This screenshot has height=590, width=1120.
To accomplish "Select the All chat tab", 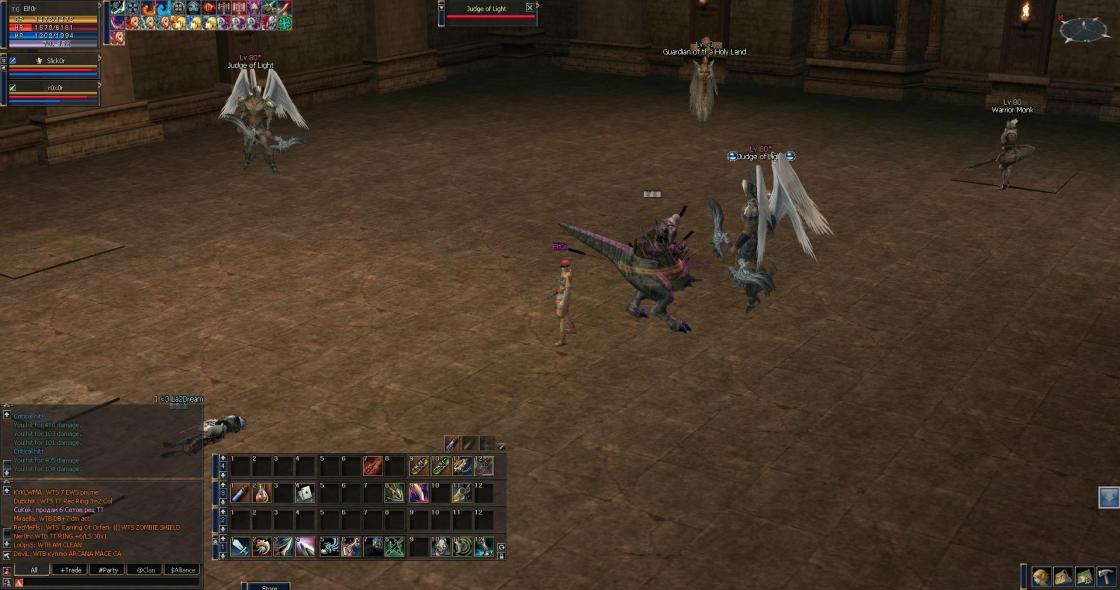I will 33,570.
